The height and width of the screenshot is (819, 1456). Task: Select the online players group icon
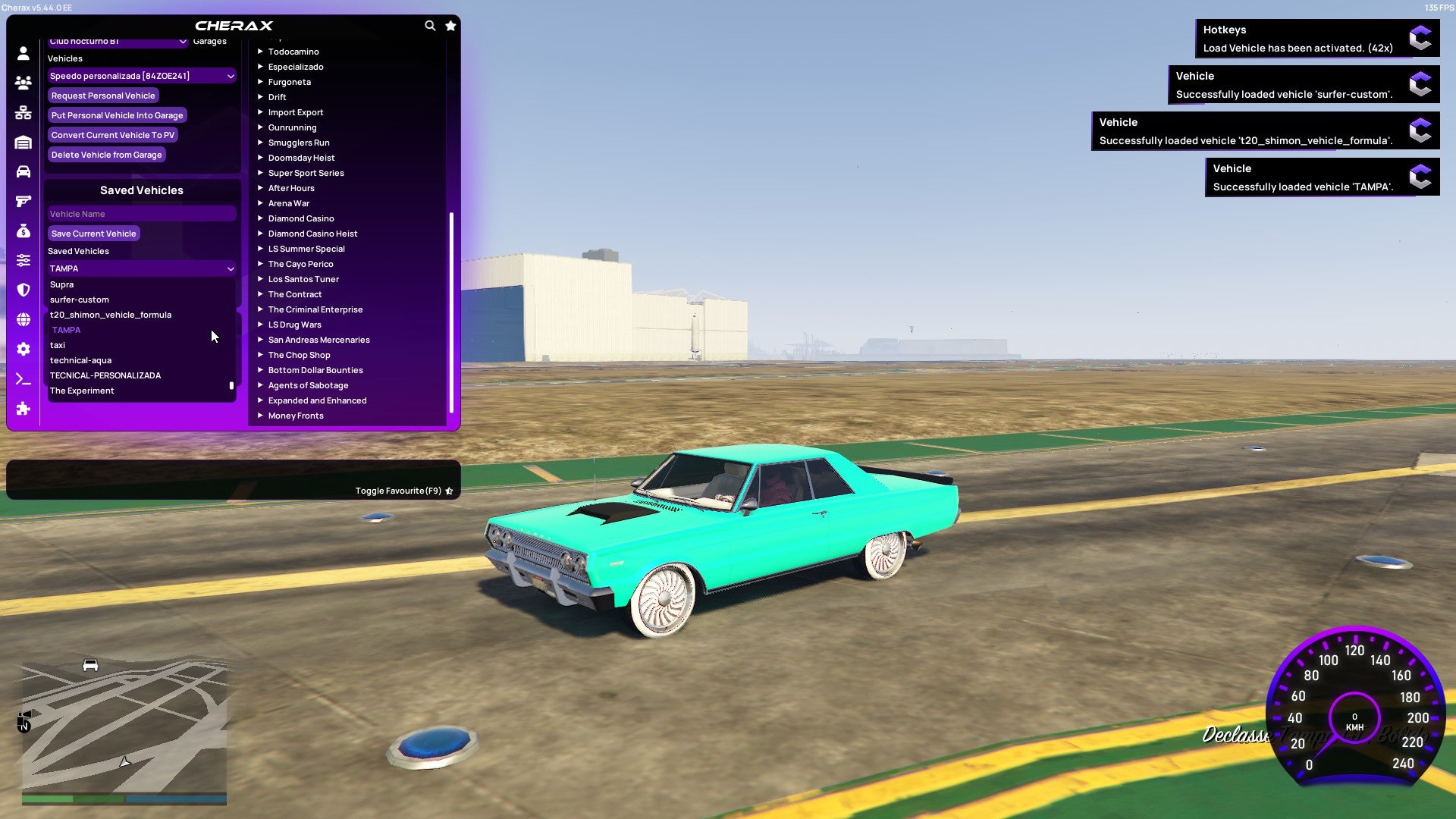pos(23,83)
